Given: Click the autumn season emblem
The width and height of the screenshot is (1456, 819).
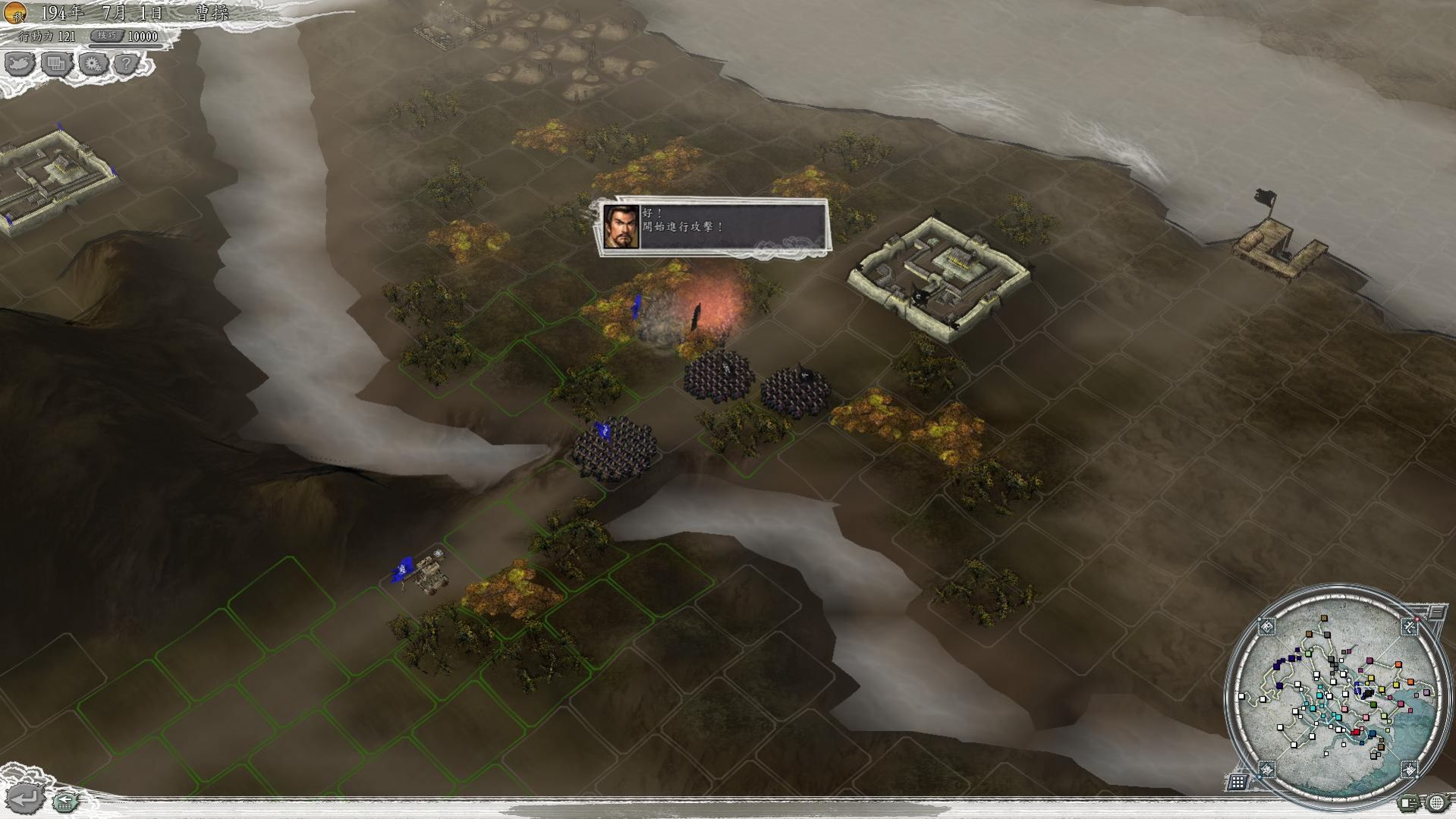Looking at the screenshot, I should [15, 13].
